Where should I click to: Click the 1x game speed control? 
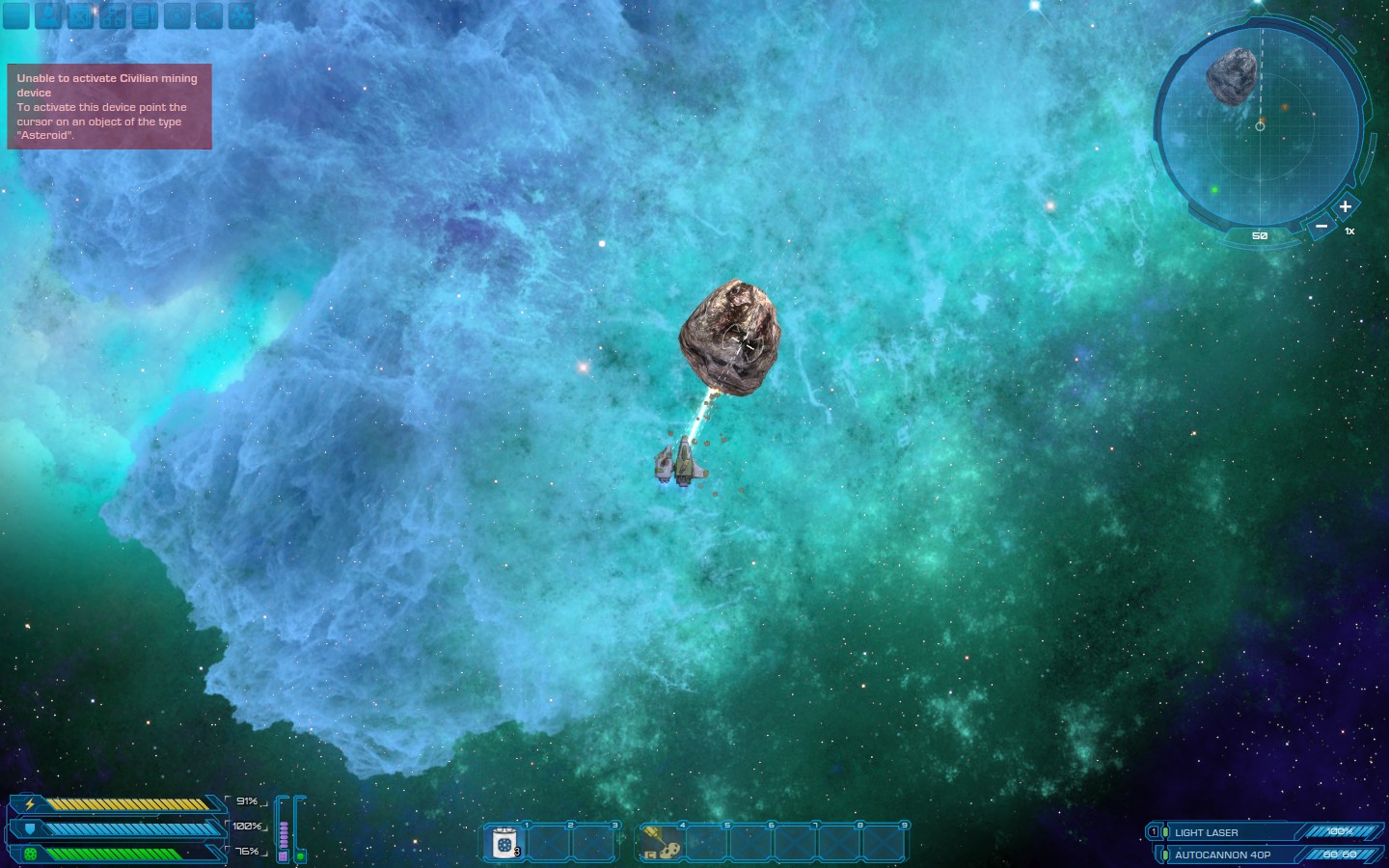[1349, 231]
